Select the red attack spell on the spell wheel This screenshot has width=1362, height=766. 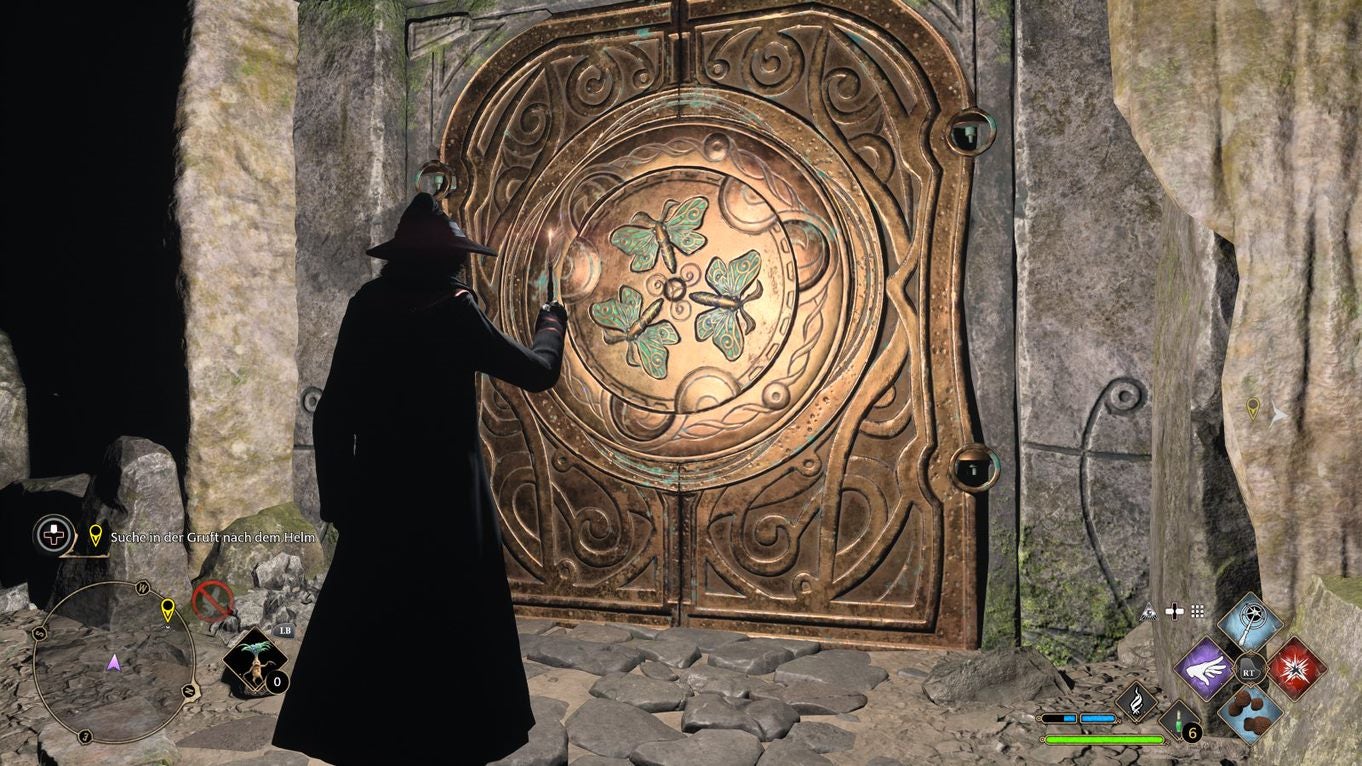(x=1298, y=669)
